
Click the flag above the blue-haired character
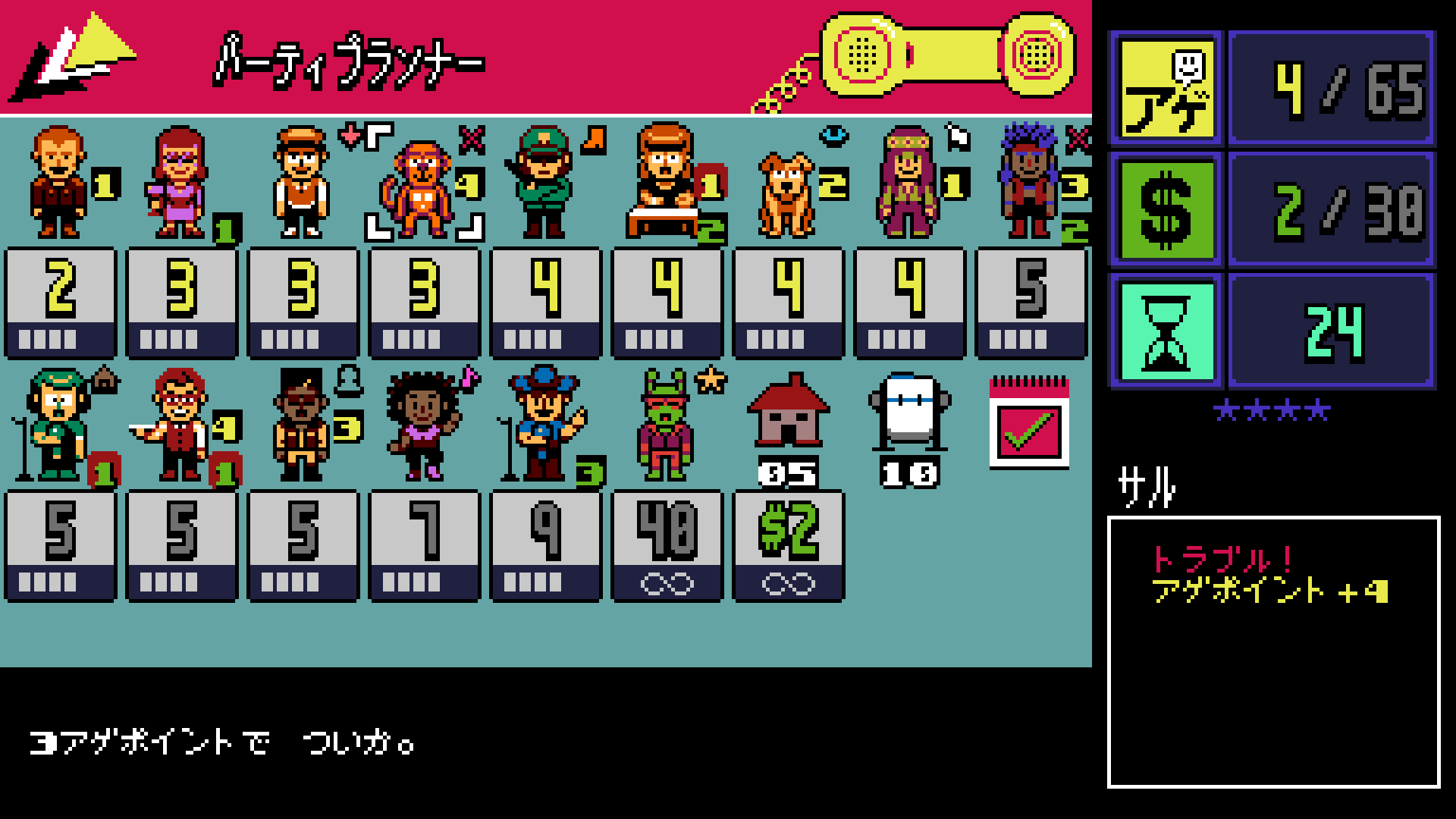[959, 135]
